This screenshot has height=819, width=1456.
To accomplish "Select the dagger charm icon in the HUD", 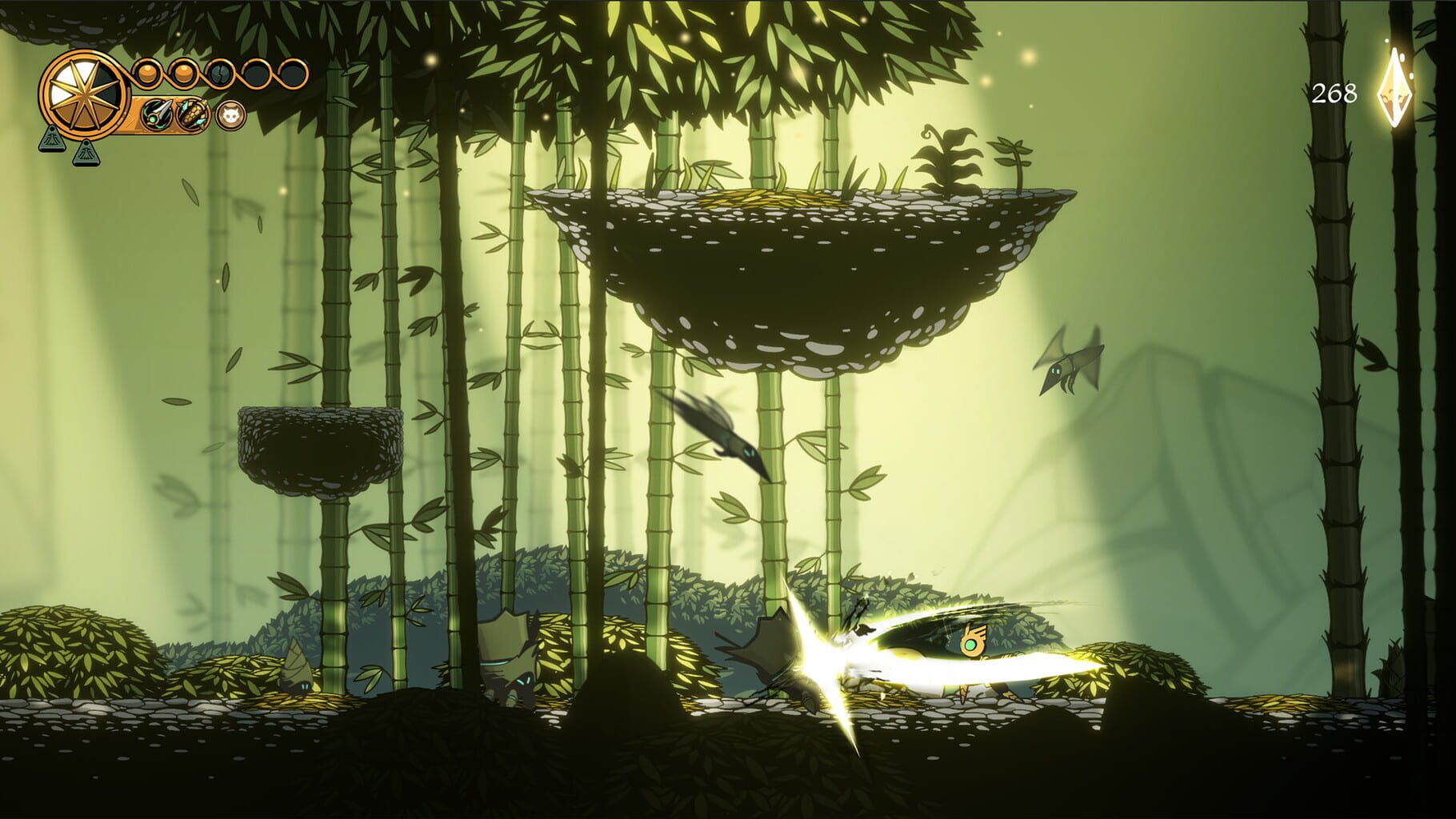I will point(158,114).
